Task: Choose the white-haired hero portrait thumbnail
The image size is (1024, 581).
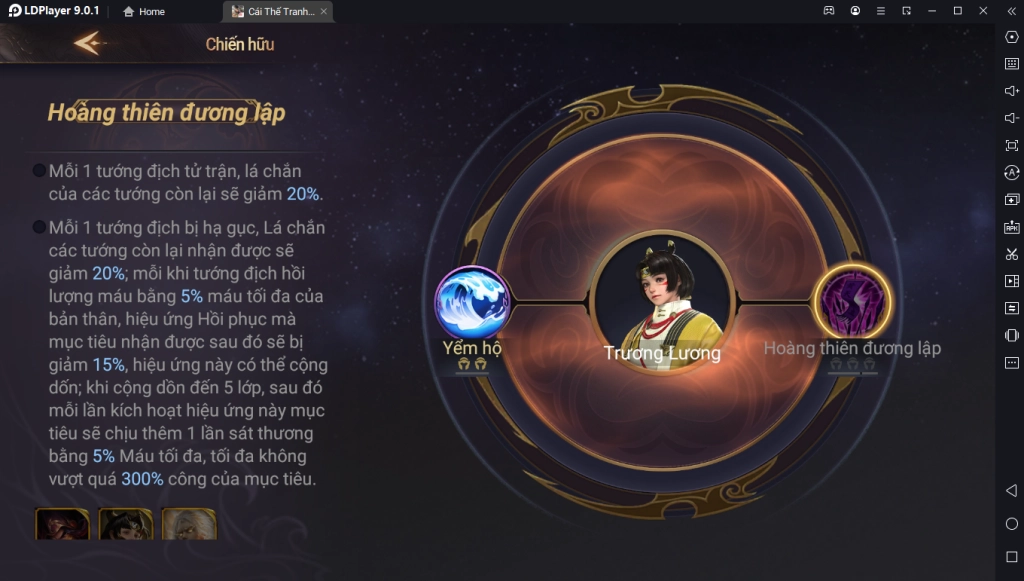Action: [x=189, y=524]
